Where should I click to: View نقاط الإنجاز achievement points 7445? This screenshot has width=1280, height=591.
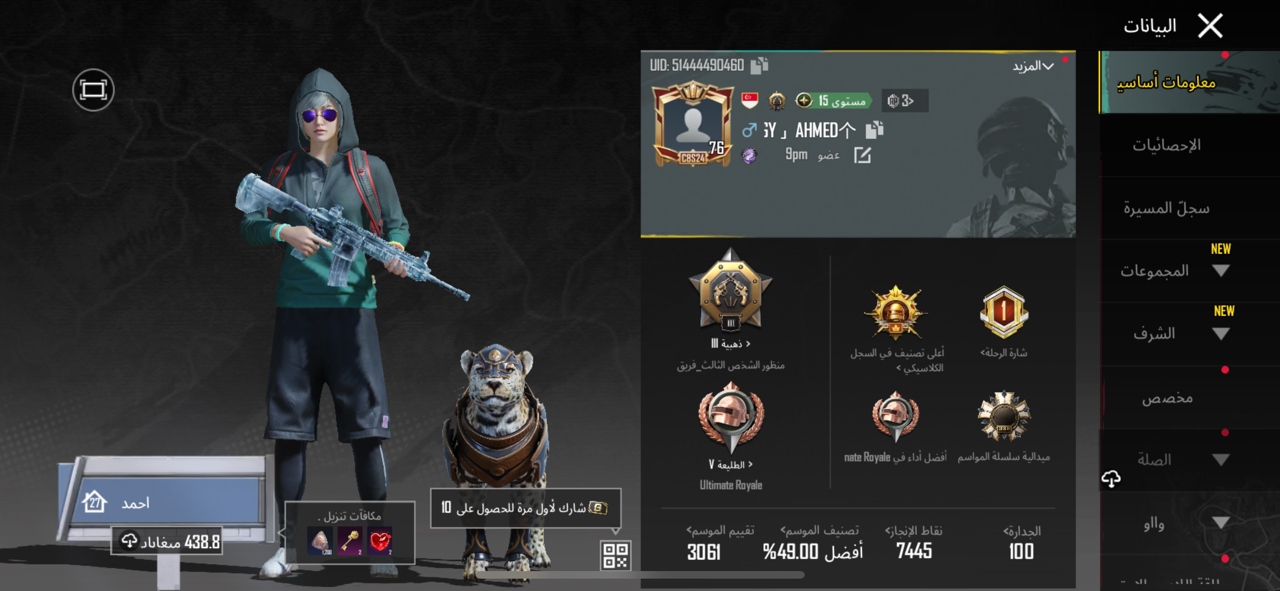[x=914, y=550]
